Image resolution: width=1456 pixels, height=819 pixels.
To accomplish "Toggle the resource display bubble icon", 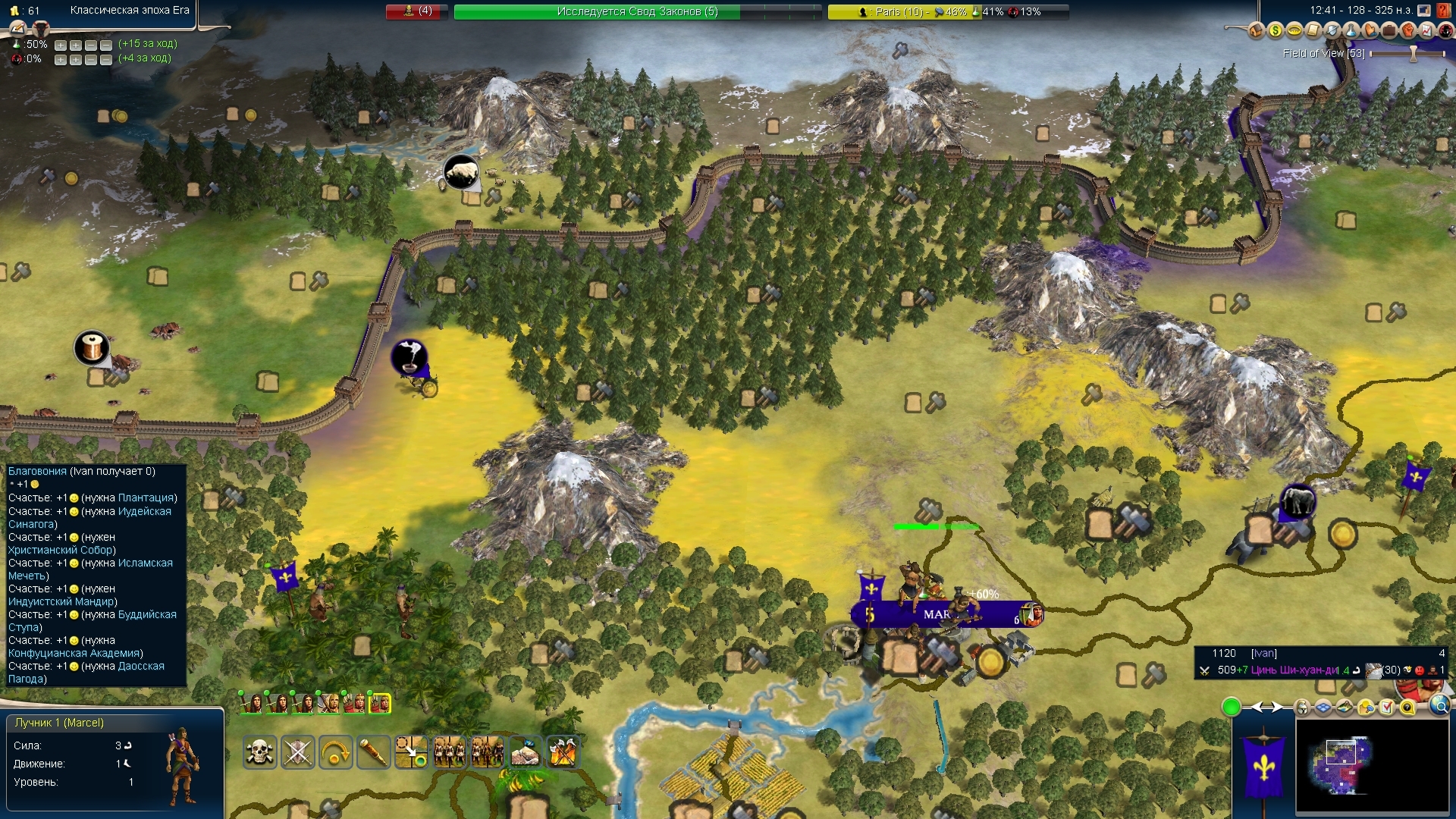I will tap(1367, 708).
